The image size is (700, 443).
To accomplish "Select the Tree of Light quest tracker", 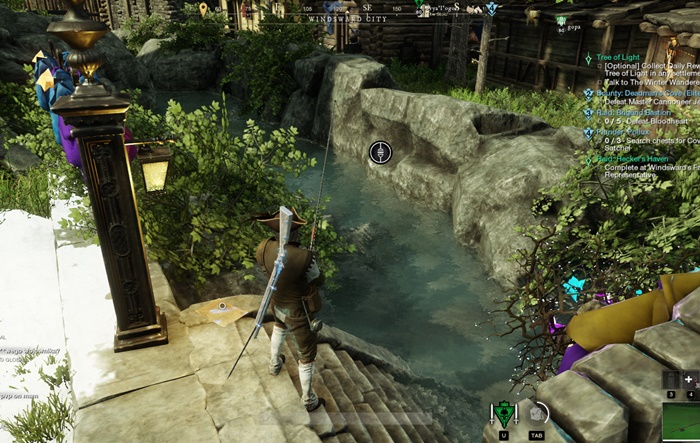I will pyautogui.click(x=628, y=59).
